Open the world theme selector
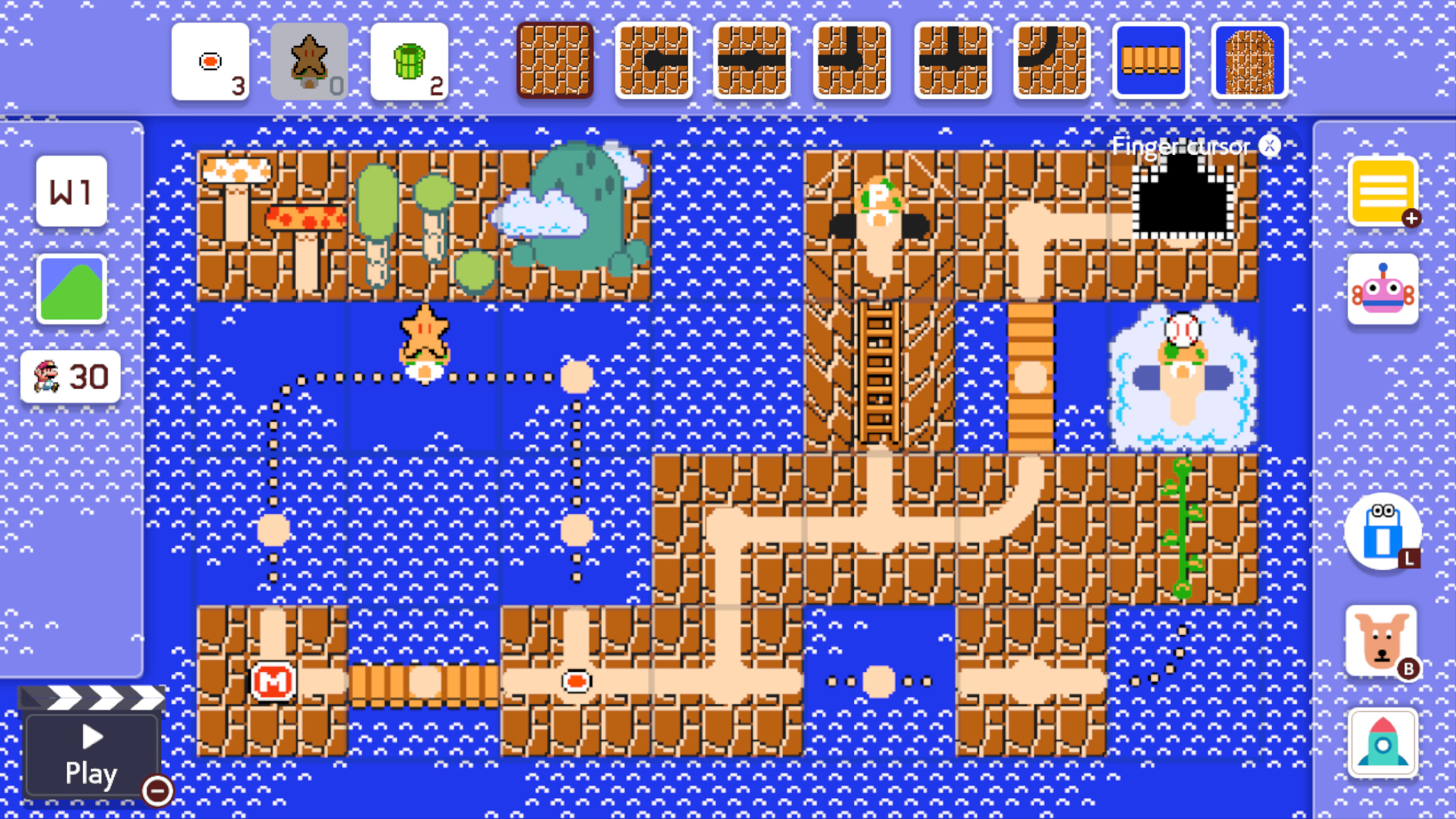Screen dimensions: 1456x819 pos(71,287)
